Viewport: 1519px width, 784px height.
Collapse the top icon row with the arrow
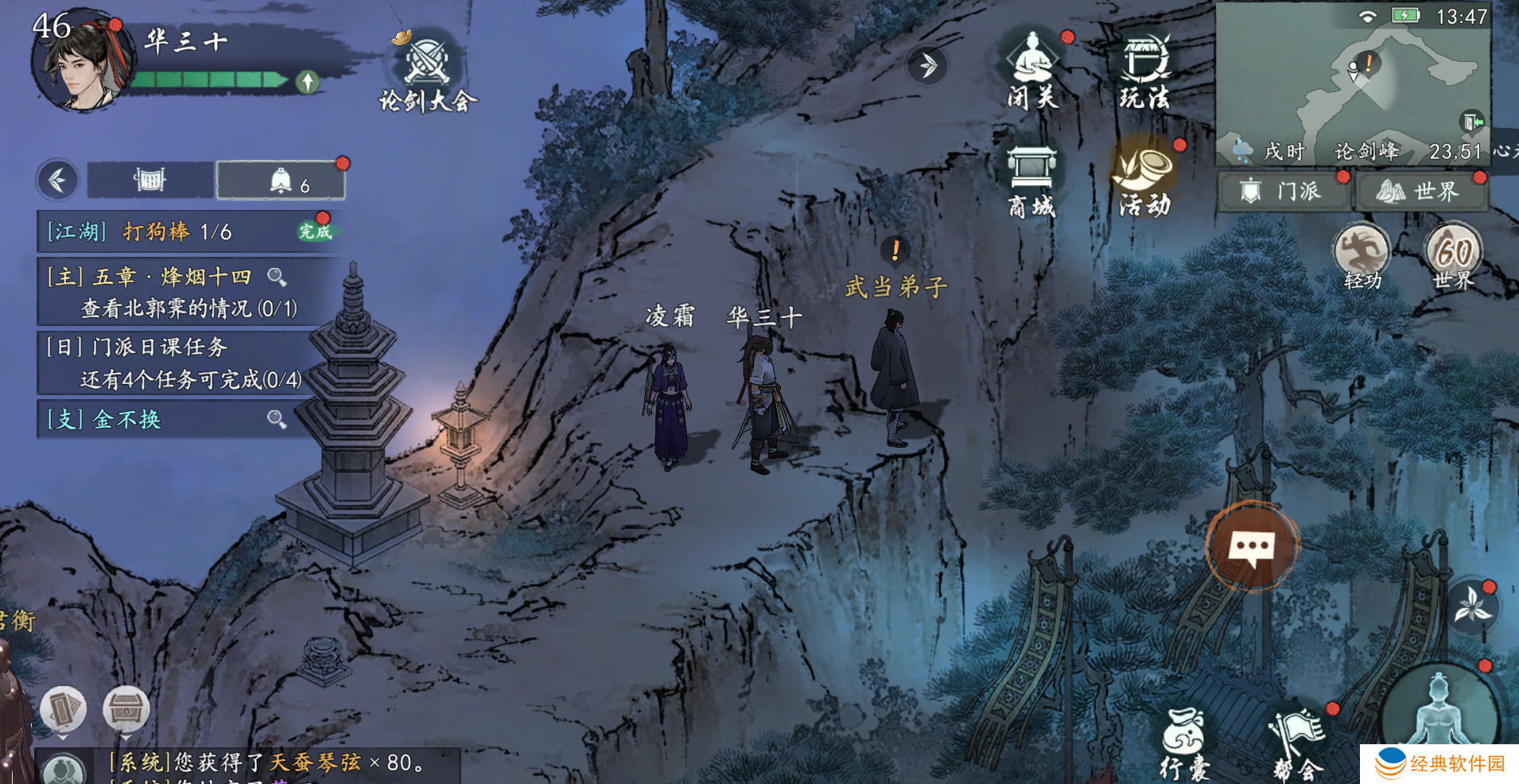[927, 65]
